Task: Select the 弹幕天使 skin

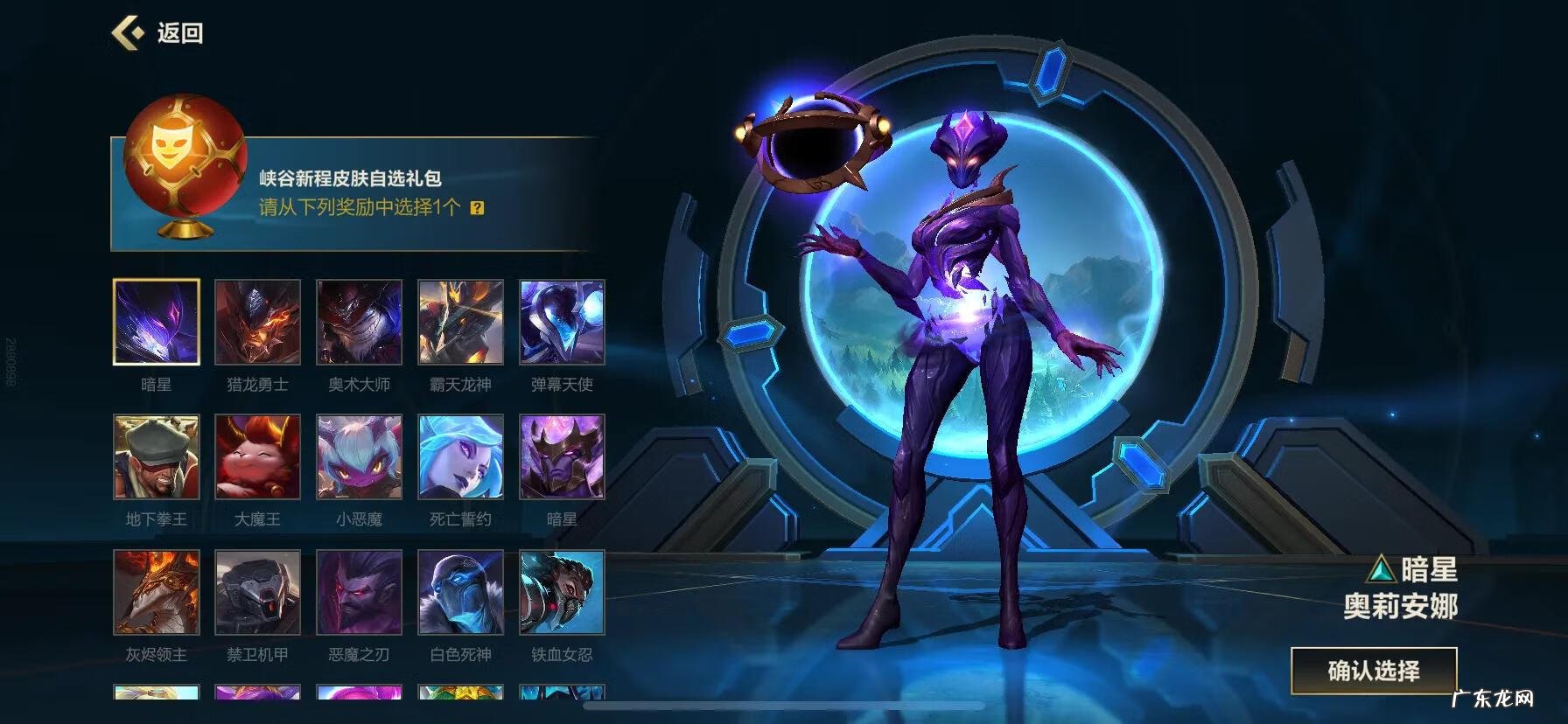Action: point(562,322)
